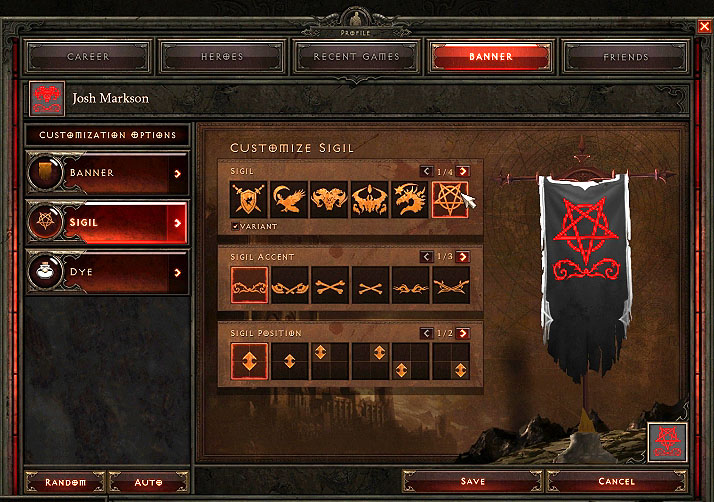Go to the next sigil position page
The height and width of the screenshot is (502, 714).
463,333
